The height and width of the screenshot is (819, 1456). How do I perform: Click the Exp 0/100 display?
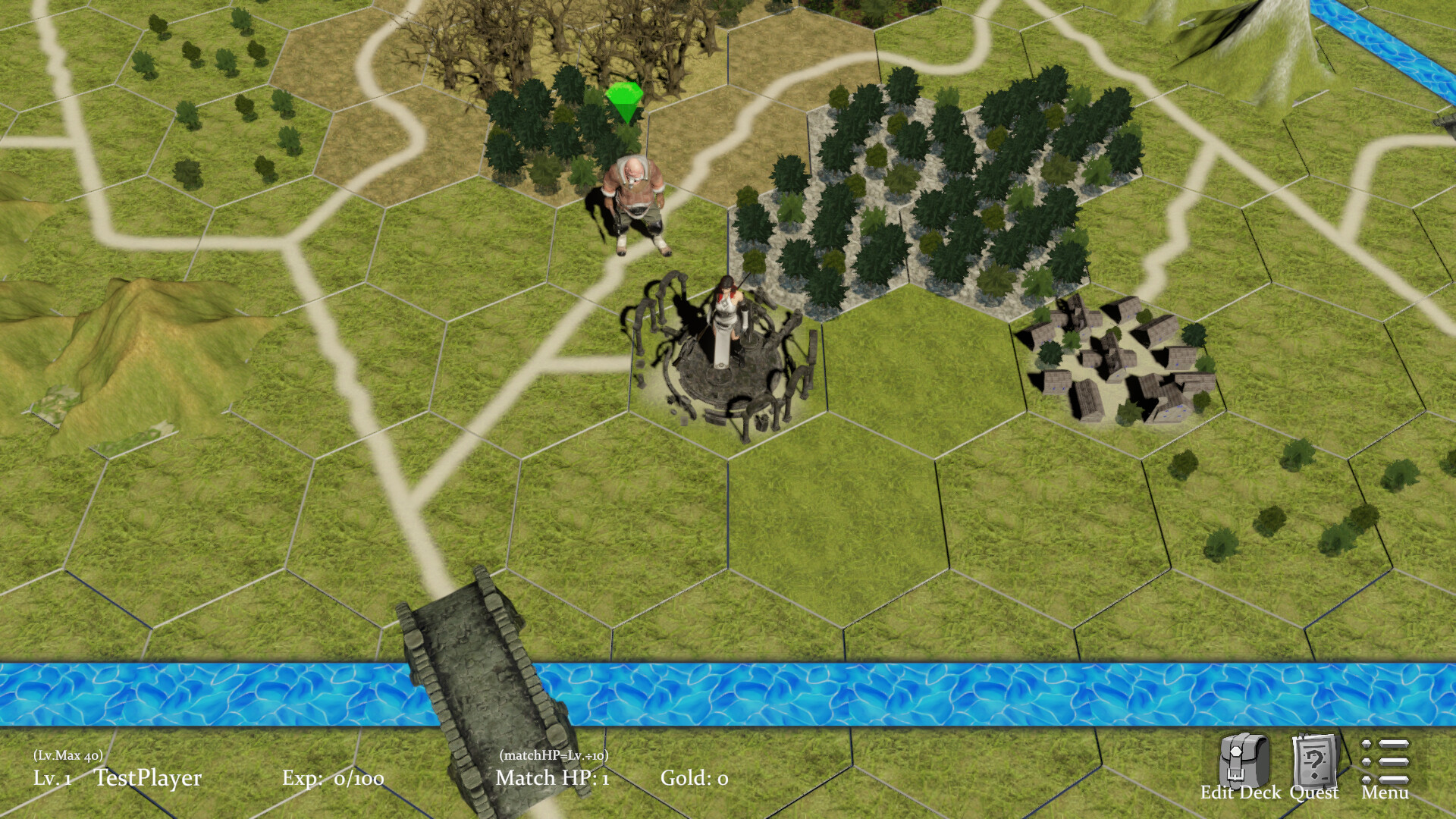pyautogui.click(x=337, y=778)
